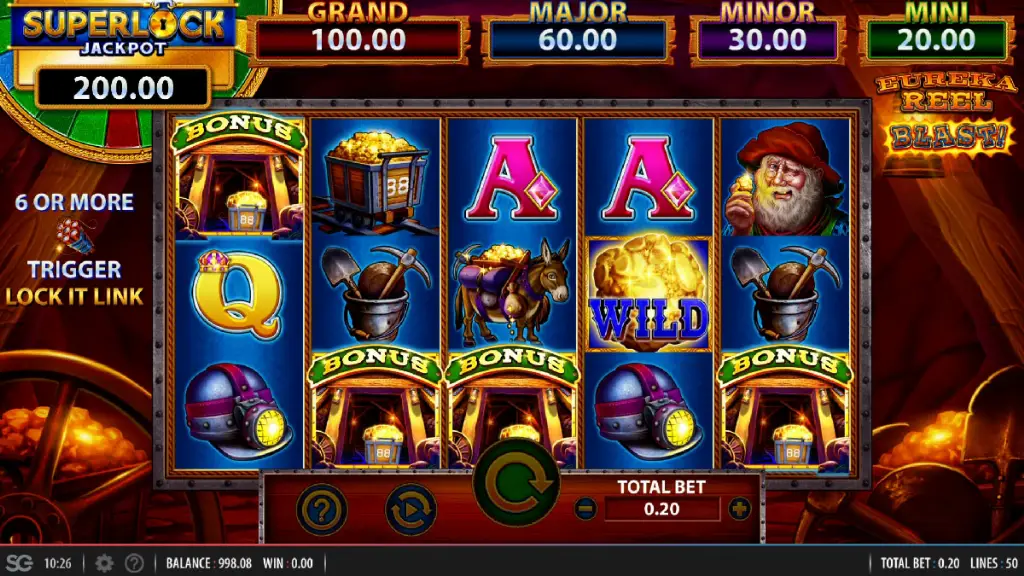1024x576 pixels.
Task: Open help from the bottom bar question icon
Action: [x=133, y=563]
